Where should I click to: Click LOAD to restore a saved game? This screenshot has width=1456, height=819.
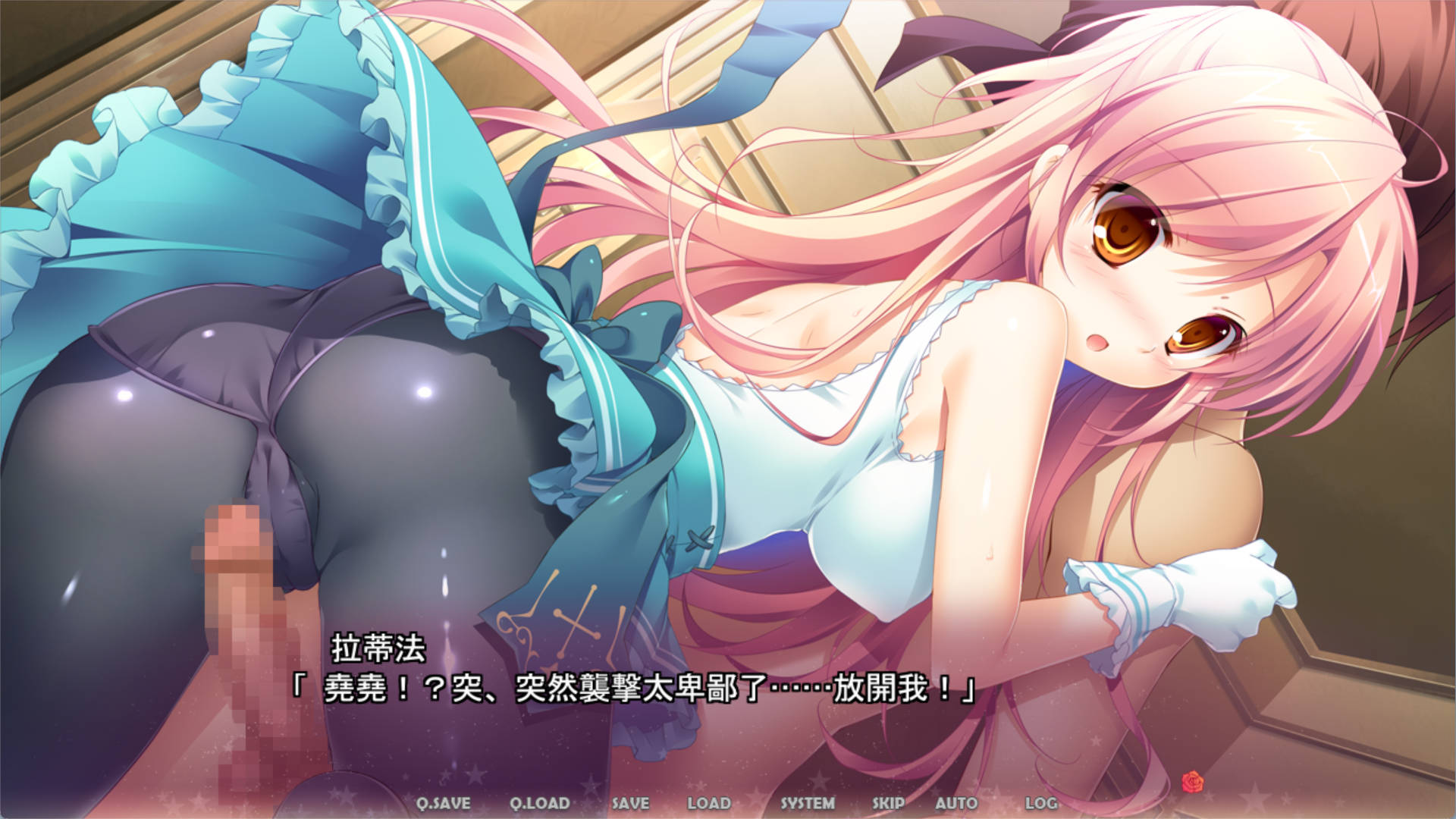pyautogui.click(x=711, y=802)
